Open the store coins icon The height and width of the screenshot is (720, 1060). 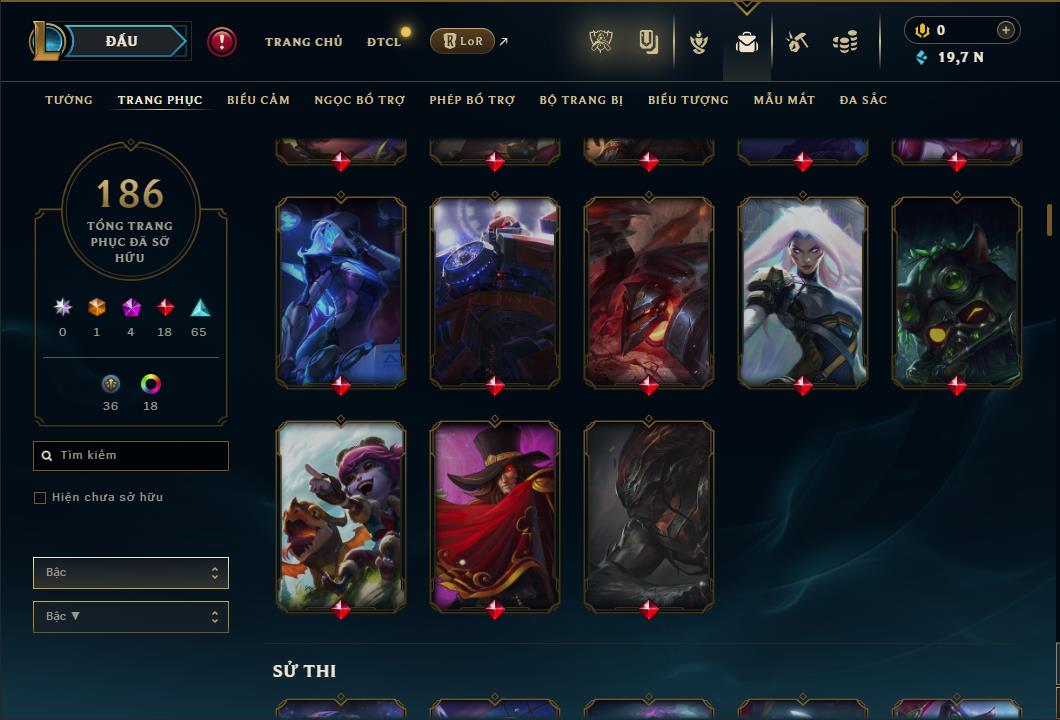[x=845, y=42]
